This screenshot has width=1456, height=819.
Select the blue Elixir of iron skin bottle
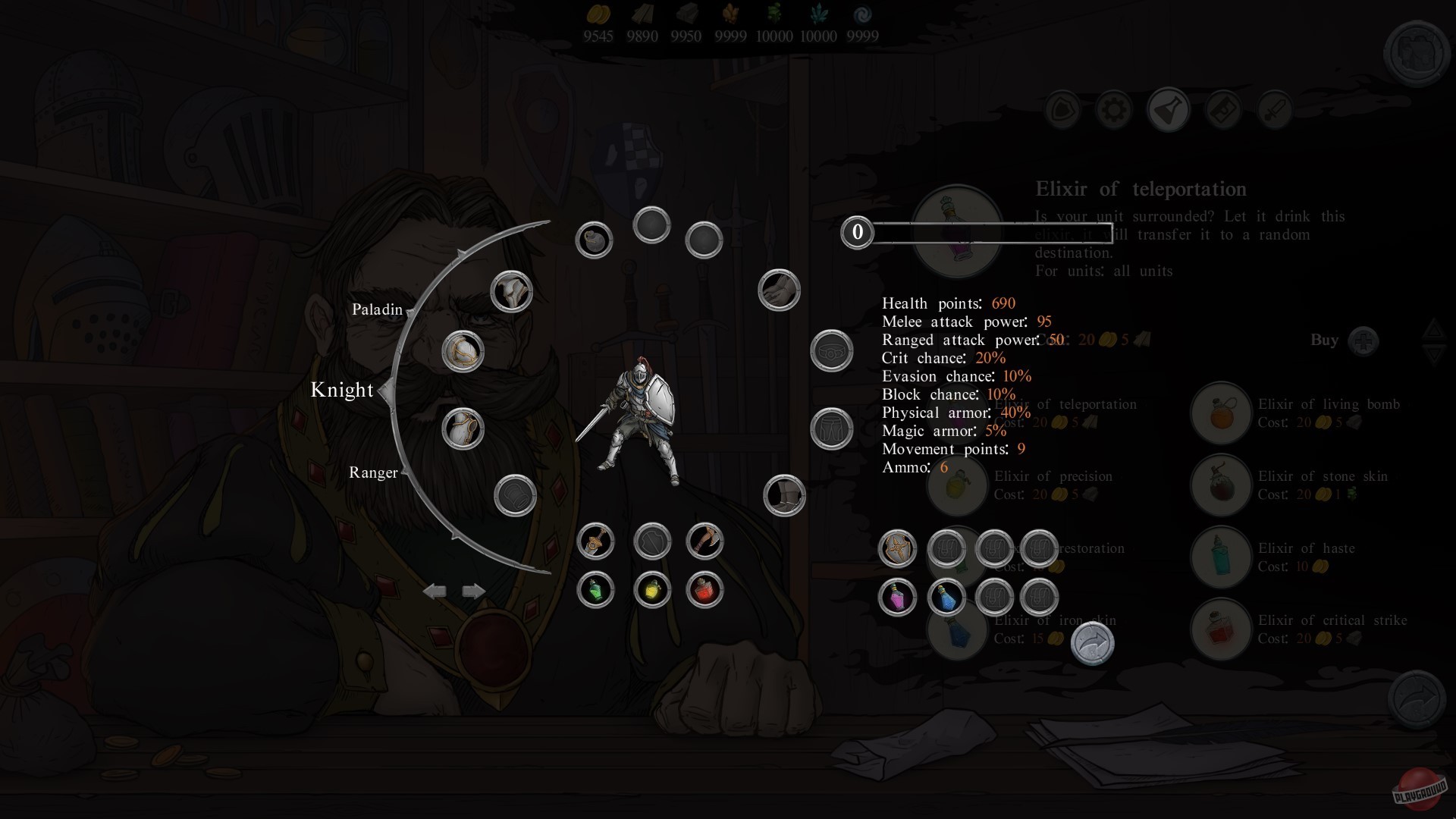945,597
